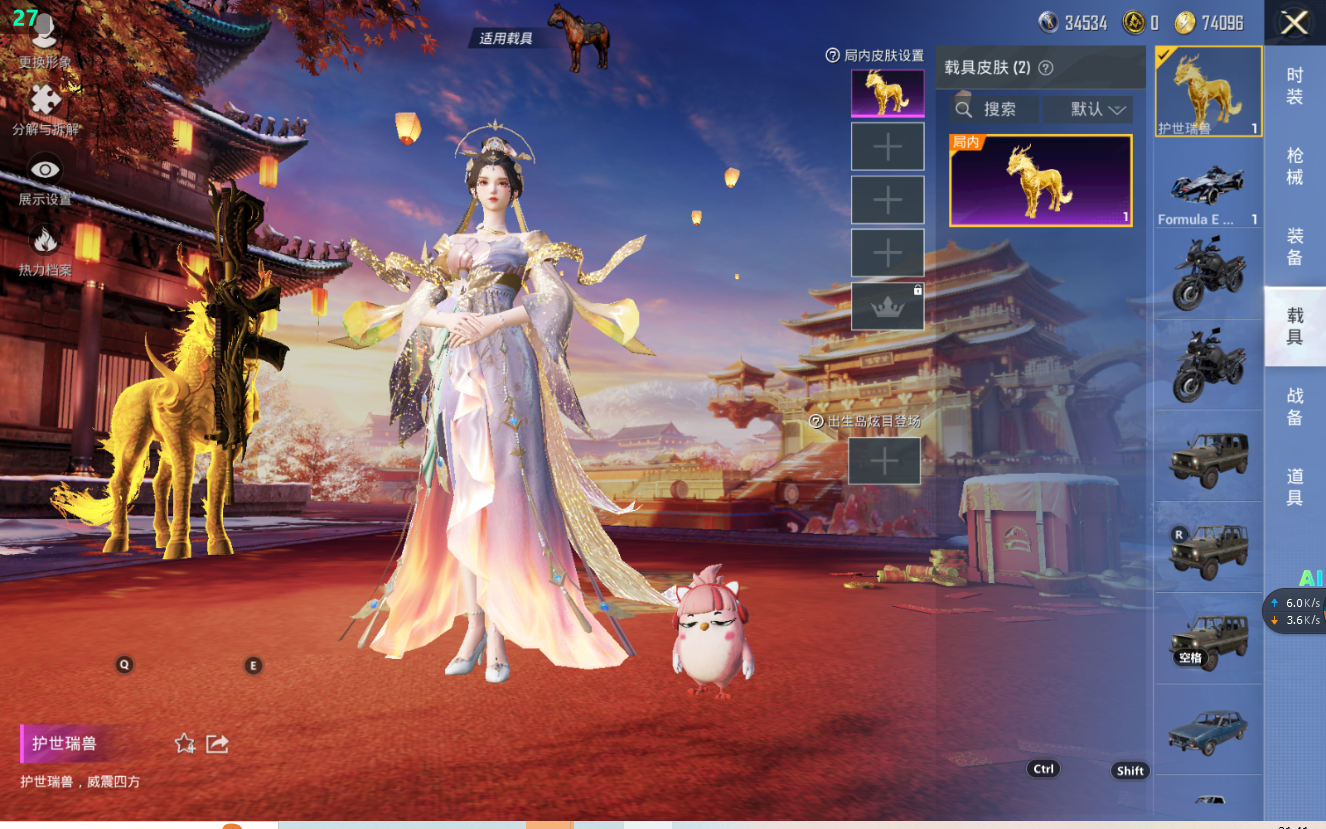The image size is (1326, 829).
Task: Share the skin with the arrow icon
Action: point(217,743)
